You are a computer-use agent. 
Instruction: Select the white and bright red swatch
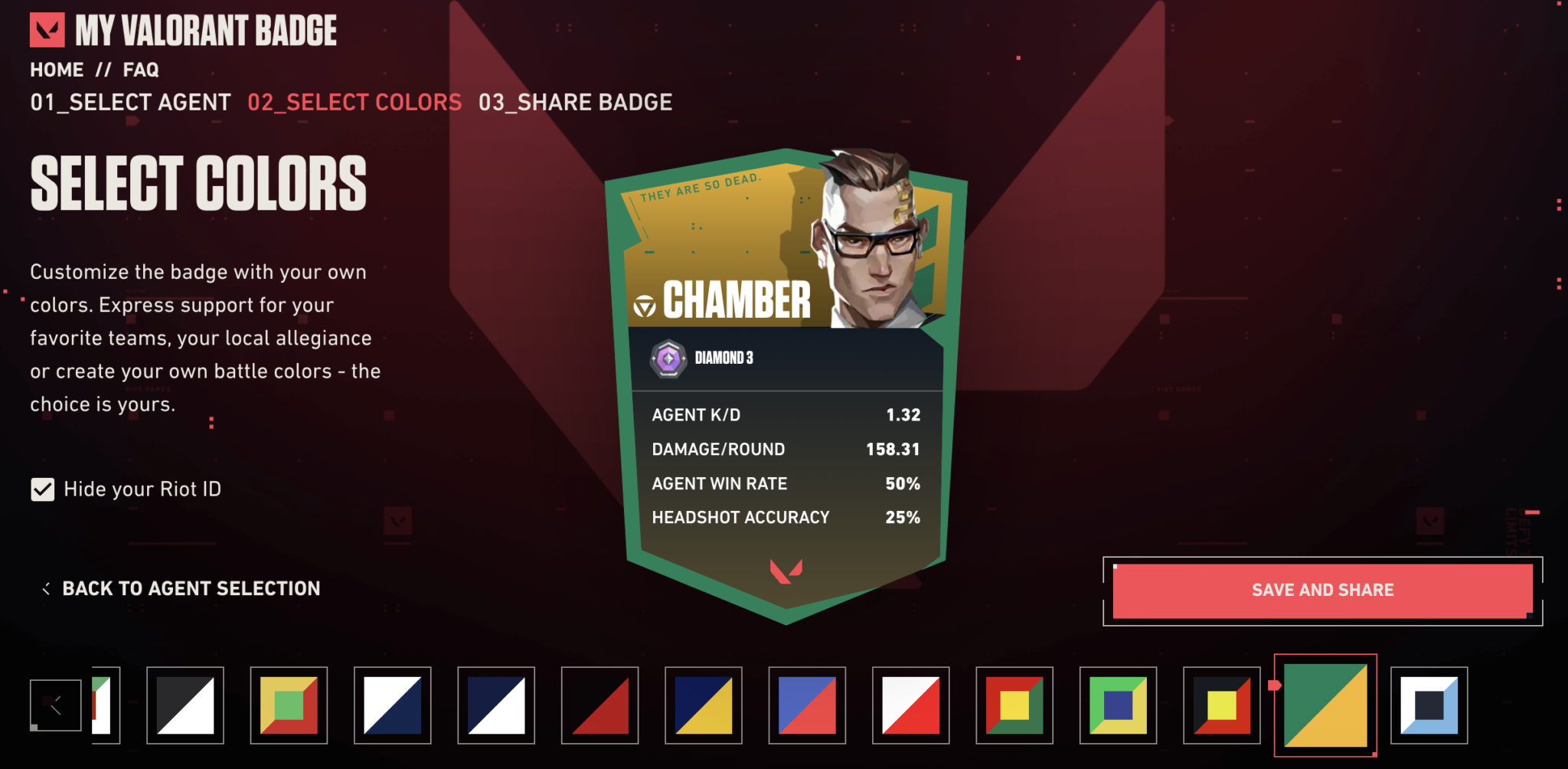(911, 705)
